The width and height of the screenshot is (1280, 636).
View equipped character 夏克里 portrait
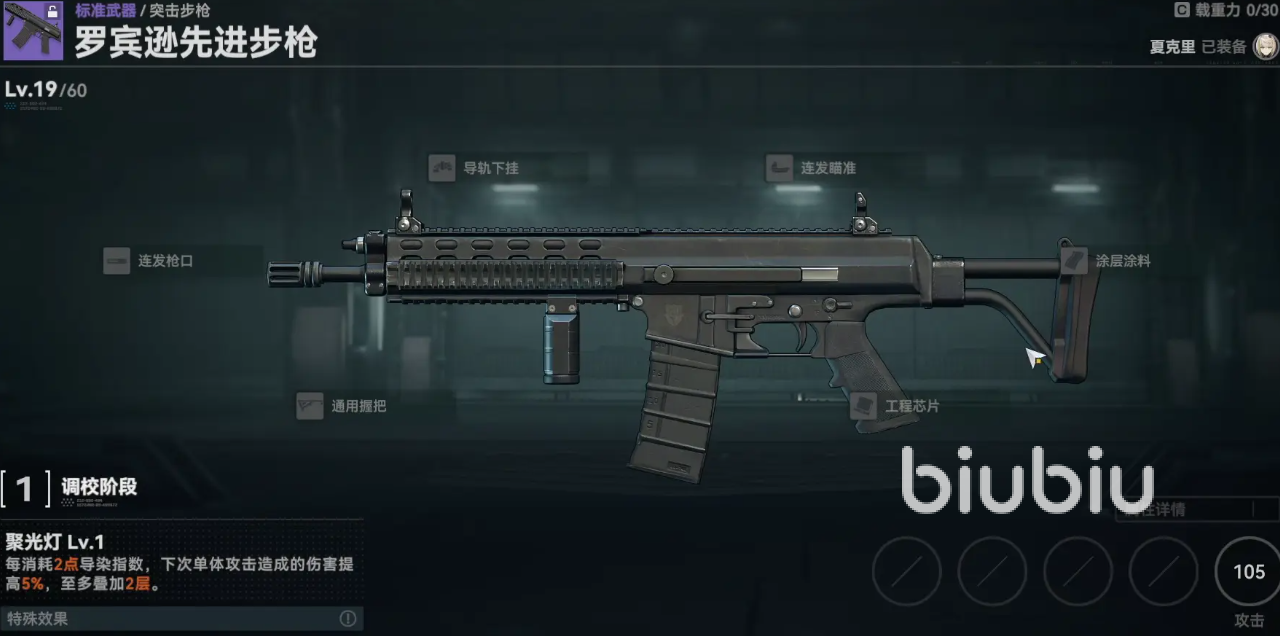[x=1264, y=46]
